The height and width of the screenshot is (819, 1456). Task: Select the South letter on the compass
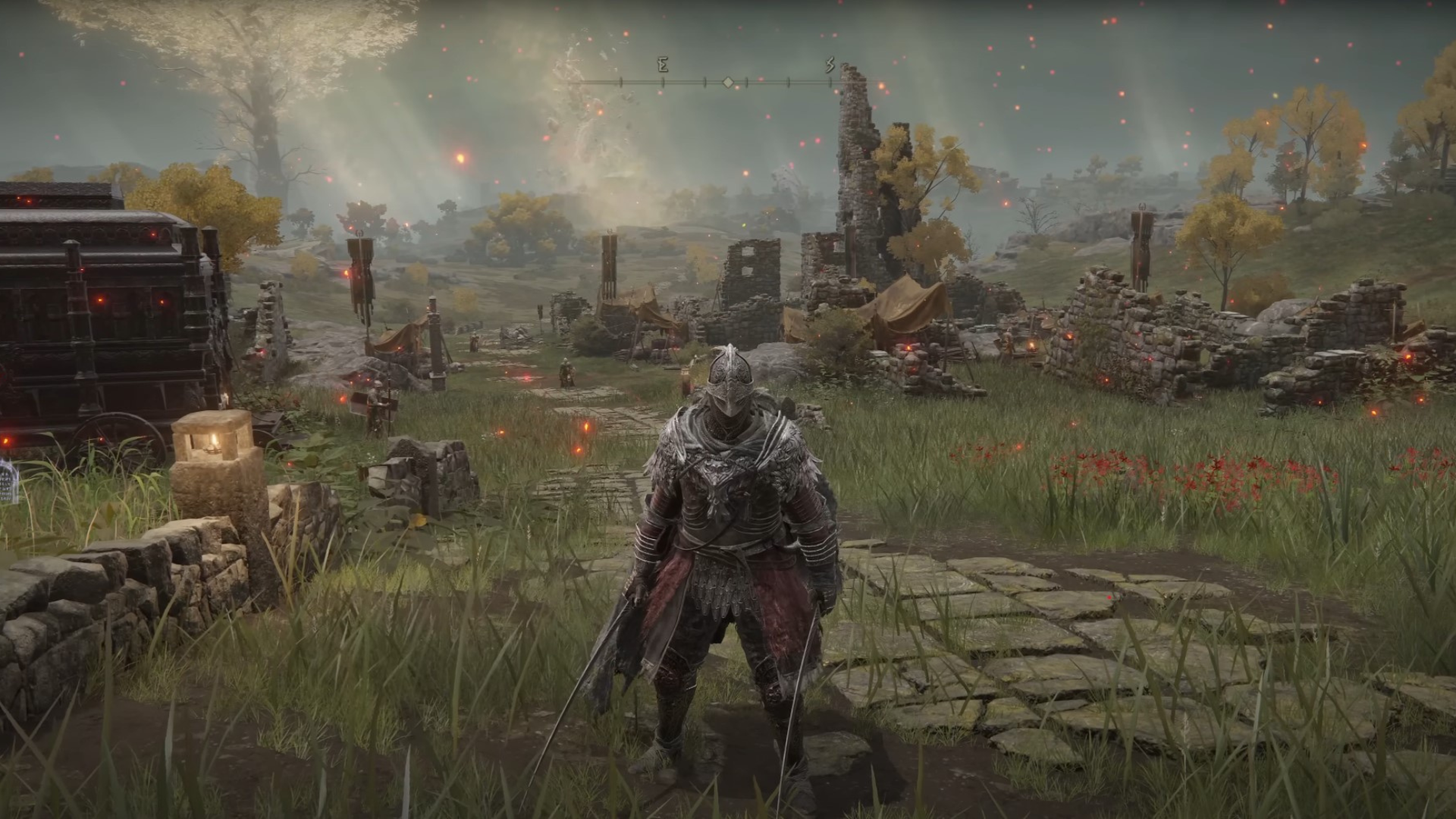(830, 66)
